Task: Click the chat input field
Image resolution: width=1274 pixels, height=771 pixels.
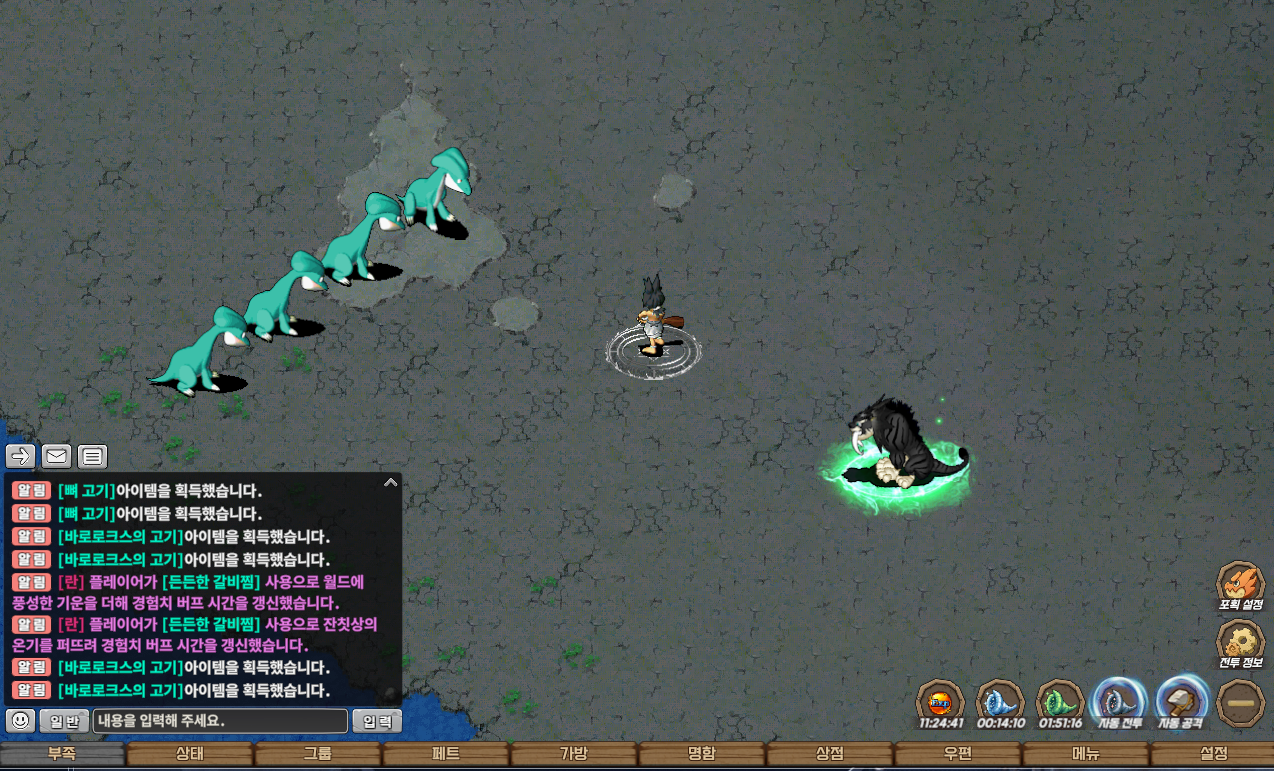Action: tap(220, 720)
